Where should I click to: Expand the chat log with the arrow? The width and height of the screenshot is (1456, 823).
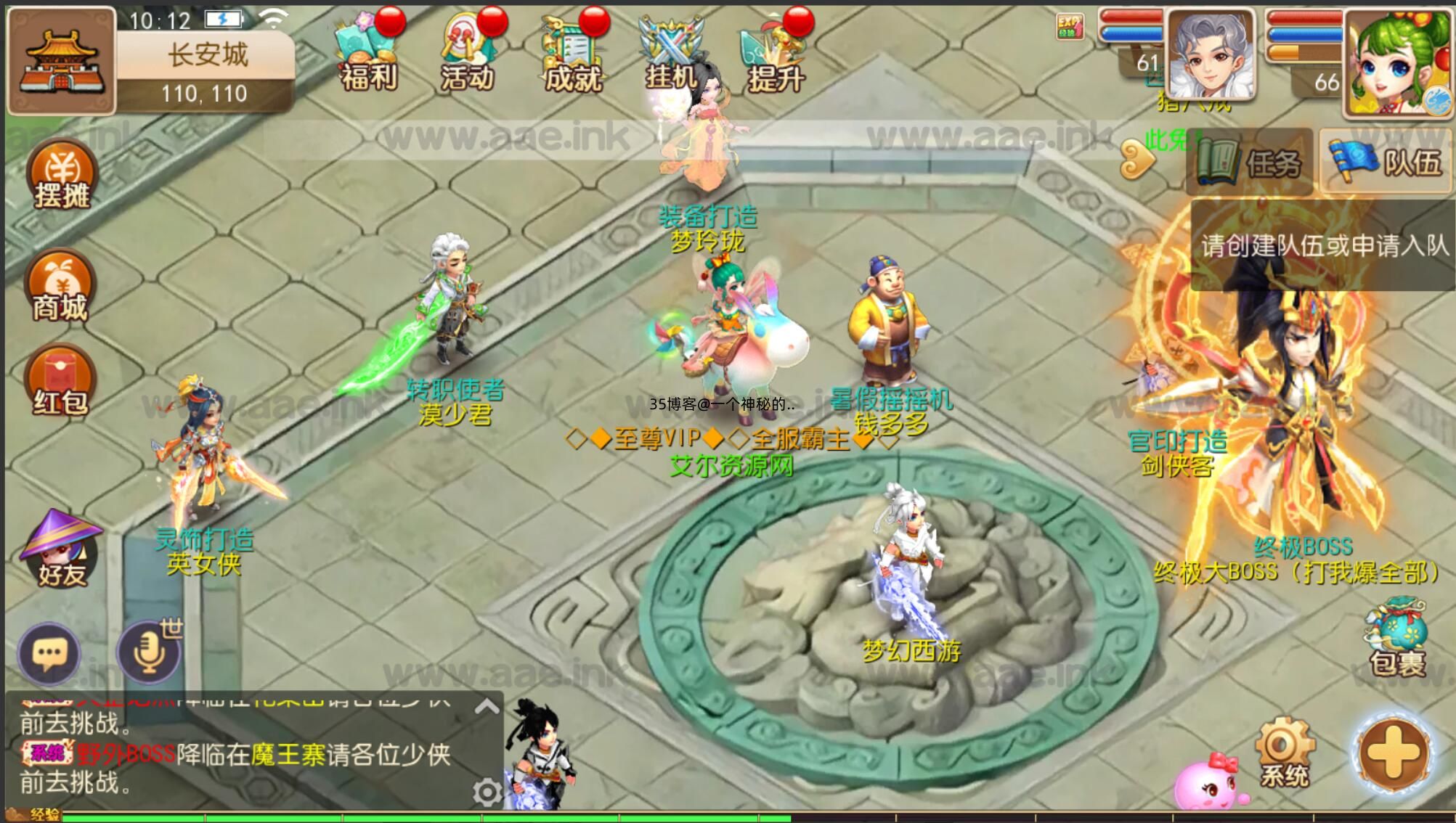click(x=487, y=706)
